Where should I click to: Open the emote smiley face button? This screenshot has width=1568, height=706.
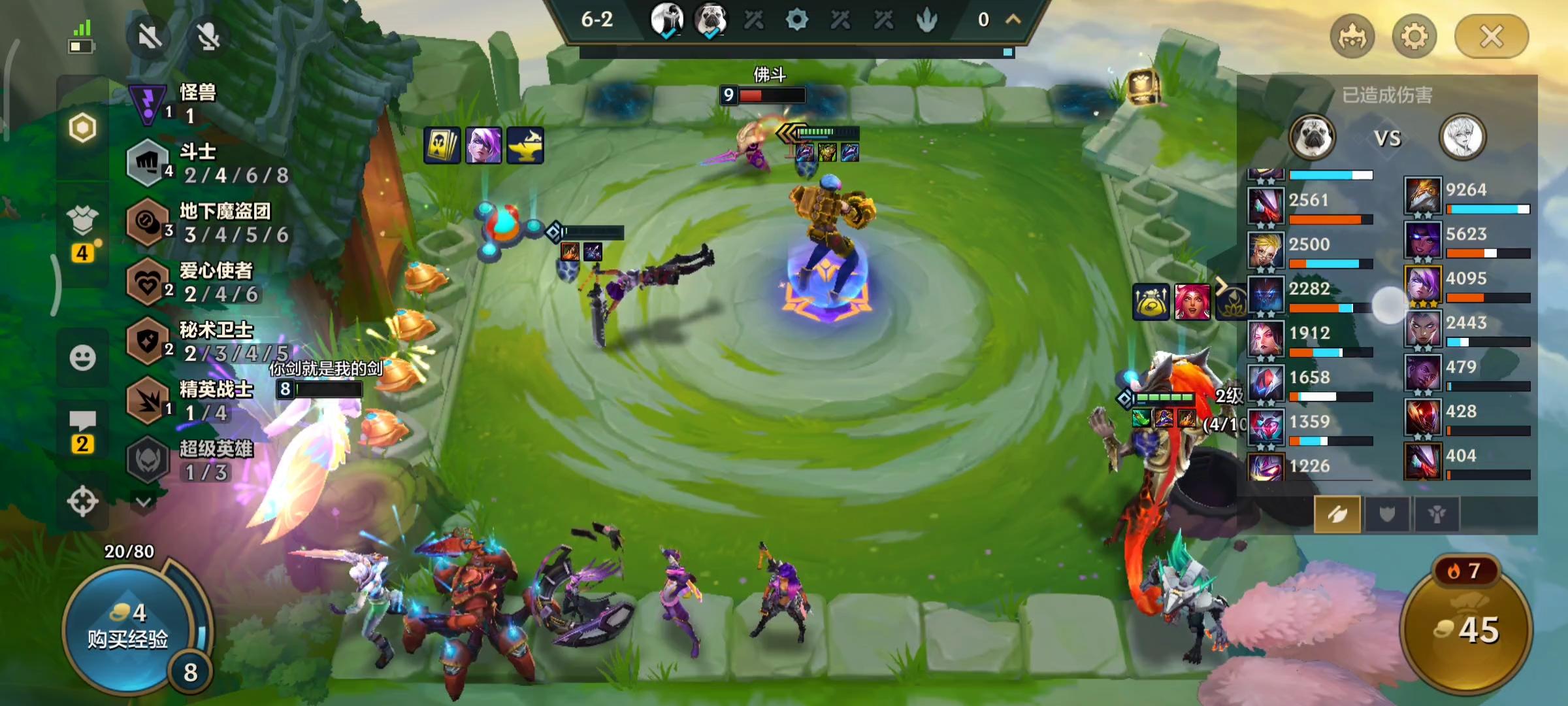82,358
